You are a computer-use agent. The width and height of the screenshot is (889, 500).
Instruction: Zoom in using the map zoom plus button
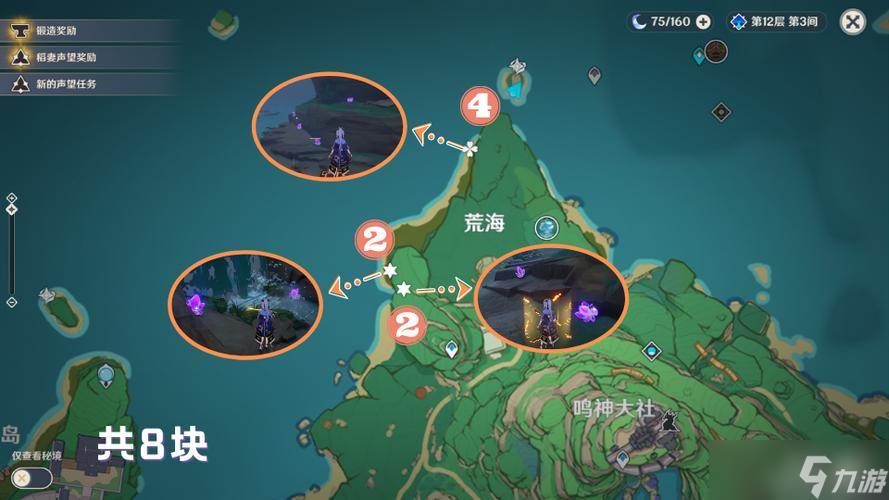(x=11, y=199)
